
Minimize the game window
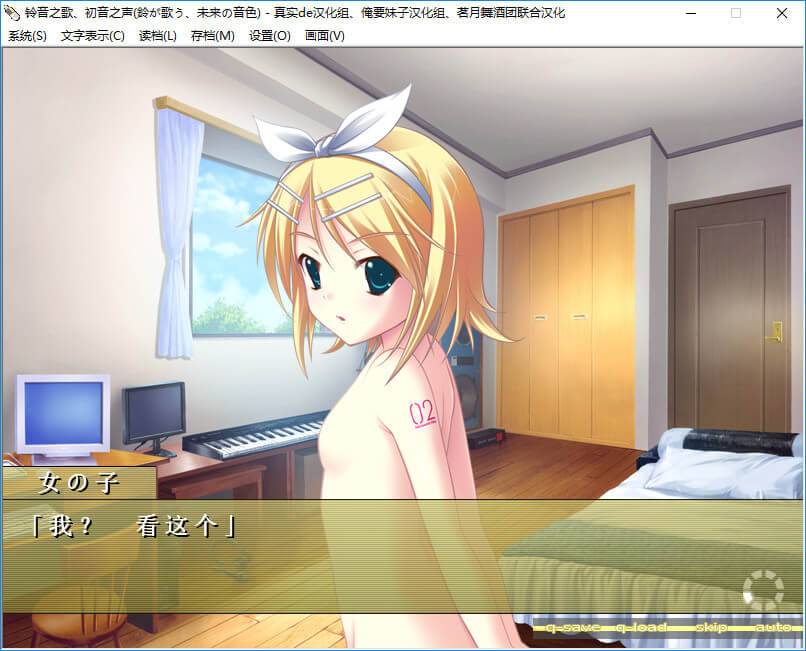pos(691,13)
